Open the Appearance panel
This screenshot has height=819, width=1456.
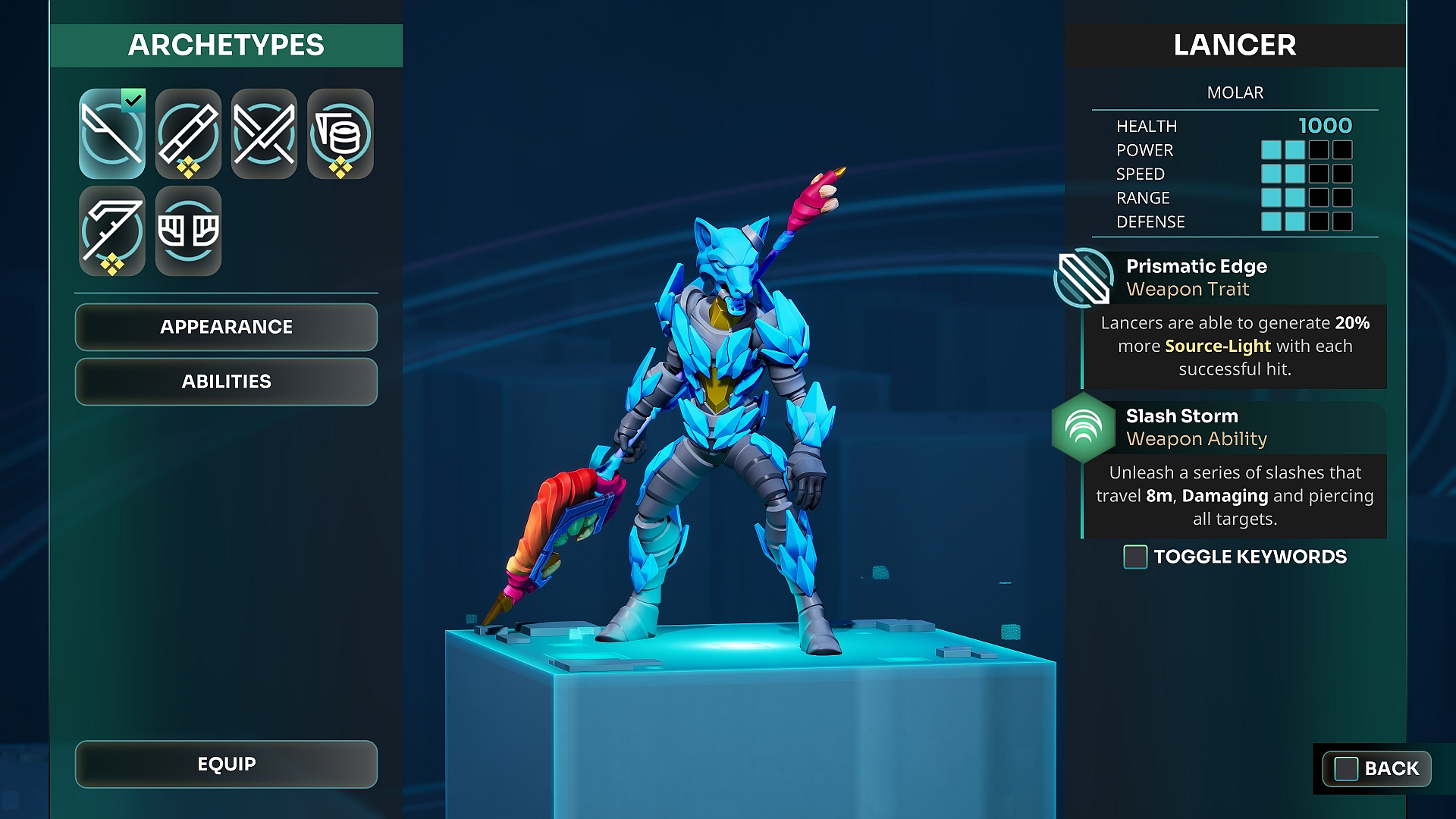[x=226, y=327]
